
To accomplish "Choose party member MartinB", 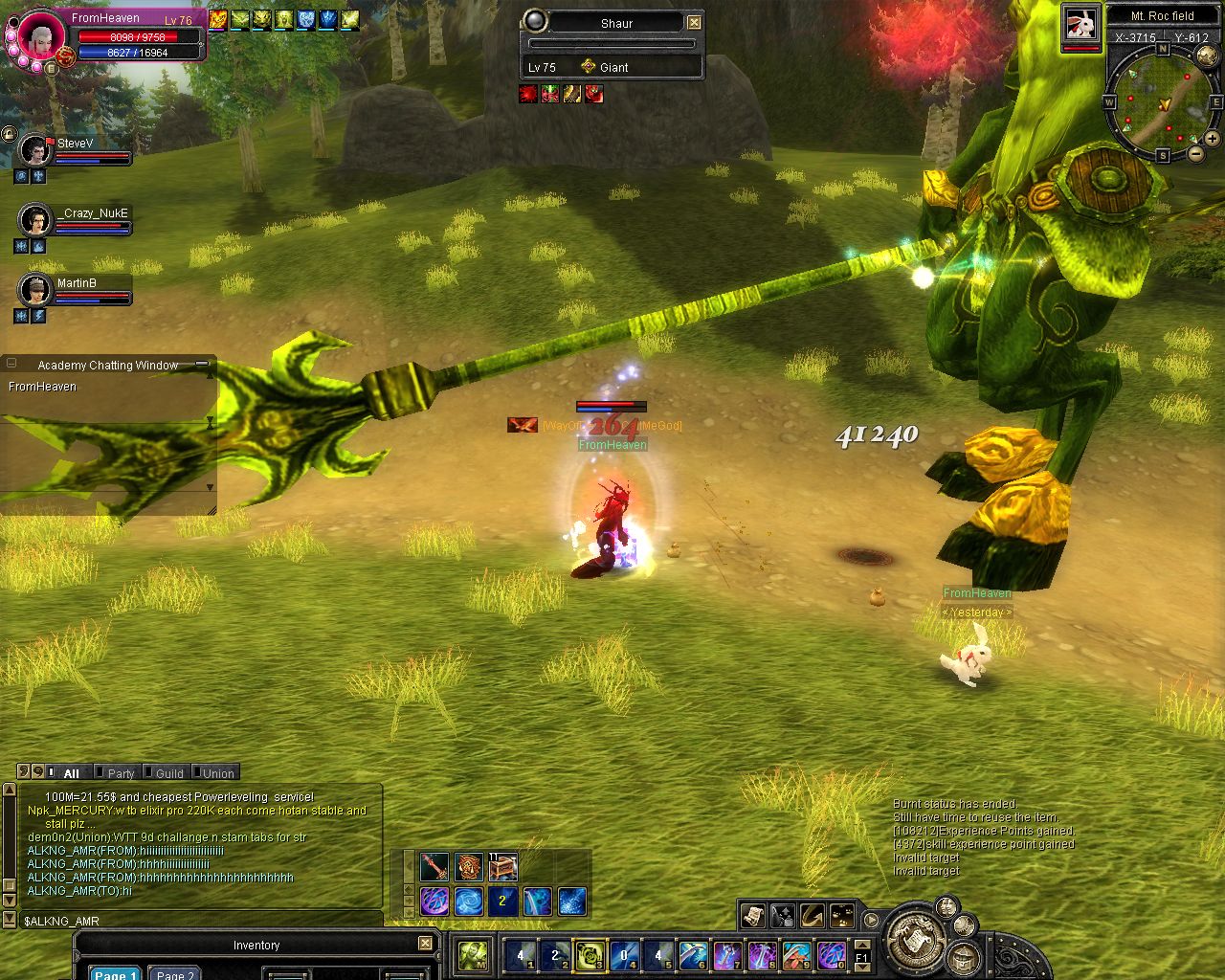I will pos(36,289).
